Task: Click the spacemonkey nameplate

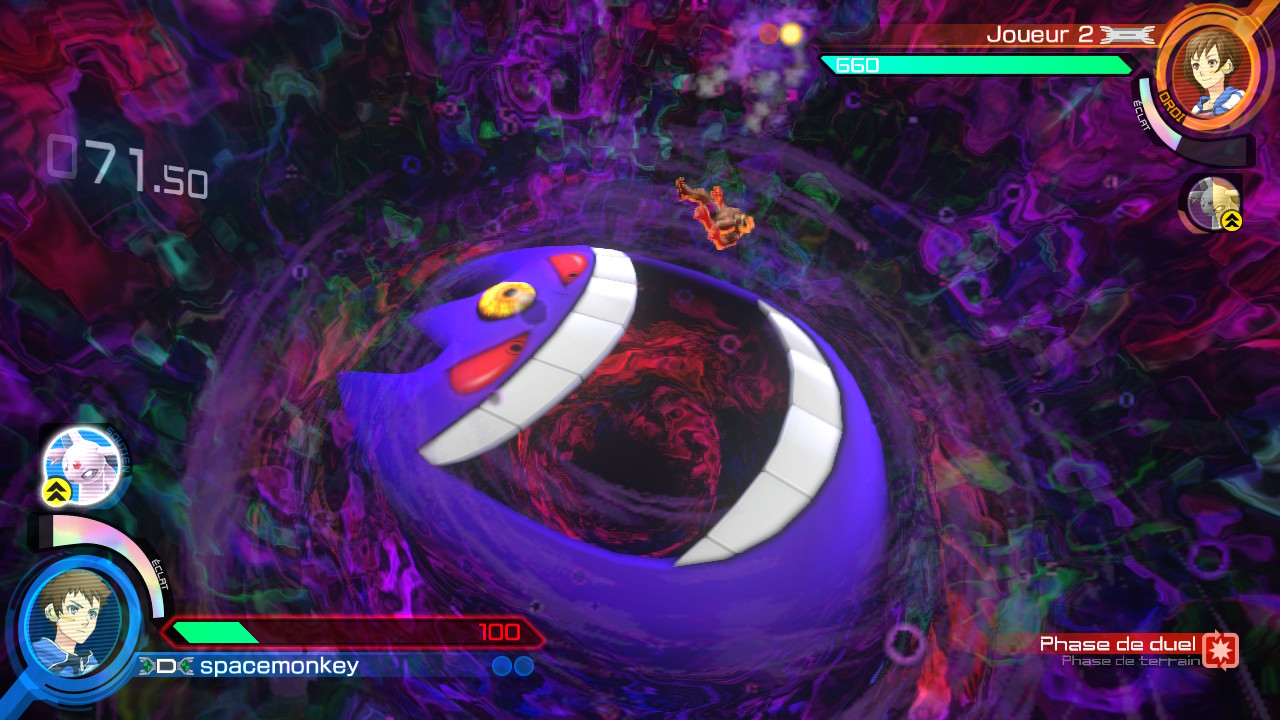Action: point(280,667)
